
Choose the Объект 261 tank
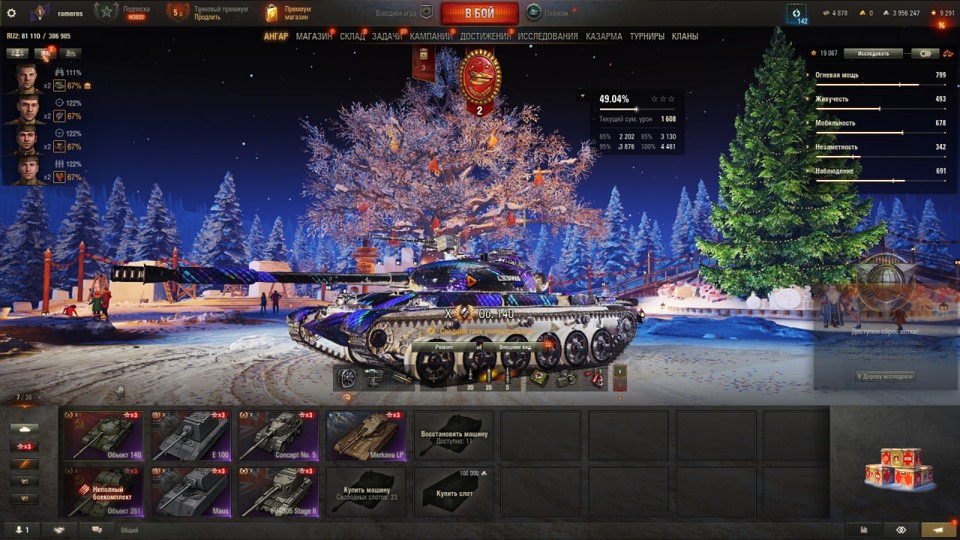(x=104, y=492)
